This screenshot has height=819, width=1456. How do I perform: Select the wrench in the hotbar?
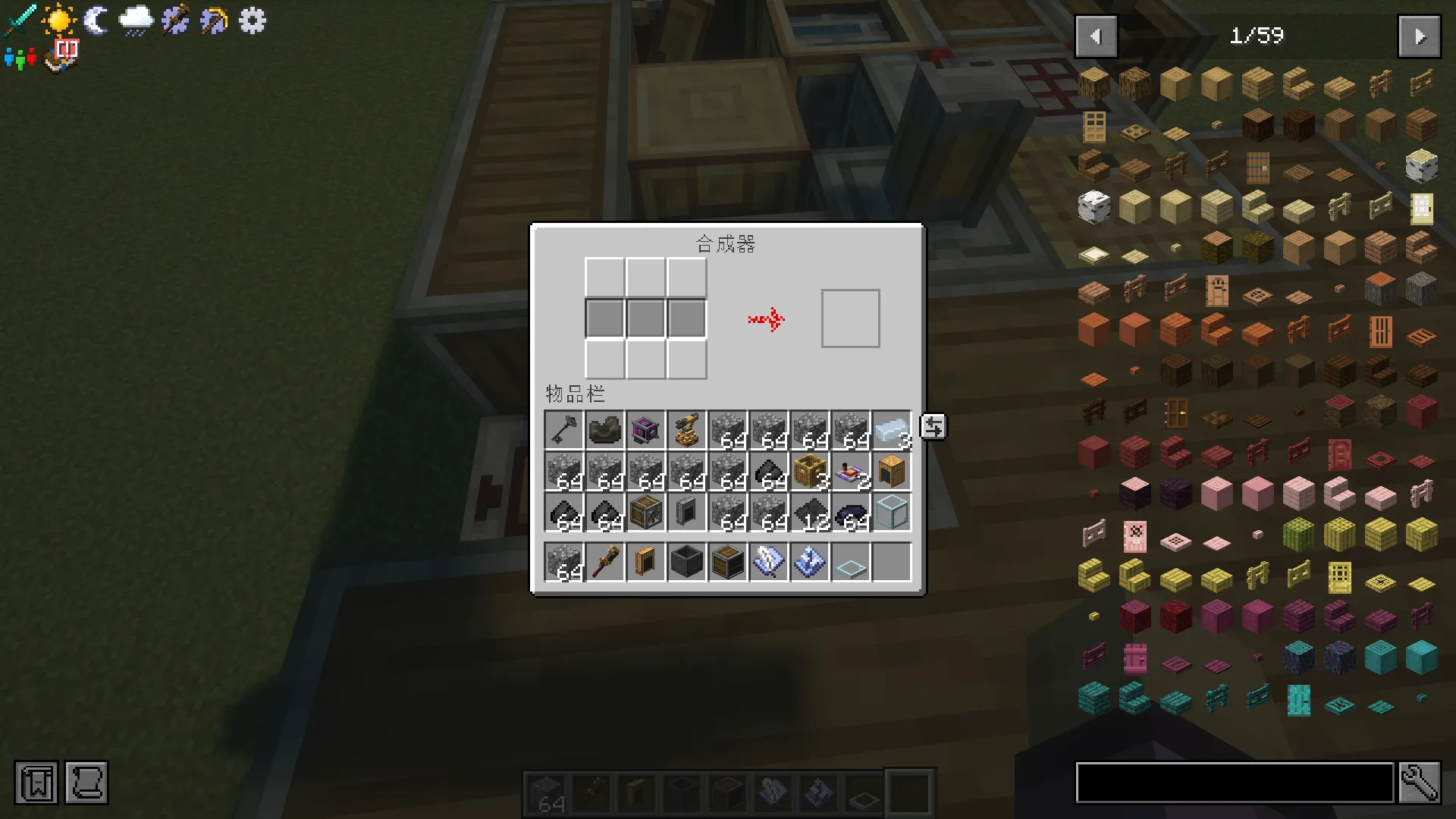604,563
